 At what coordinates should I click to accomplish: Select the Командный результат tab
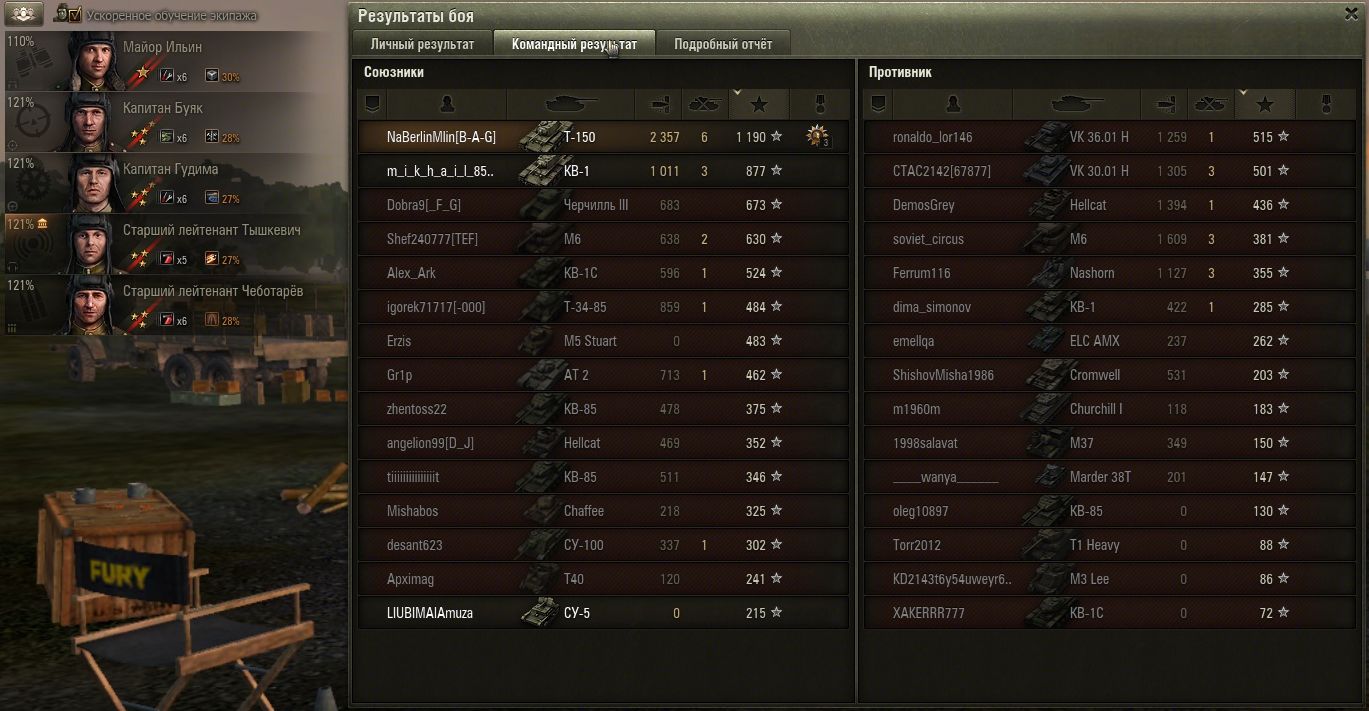[x=573, y=44]
